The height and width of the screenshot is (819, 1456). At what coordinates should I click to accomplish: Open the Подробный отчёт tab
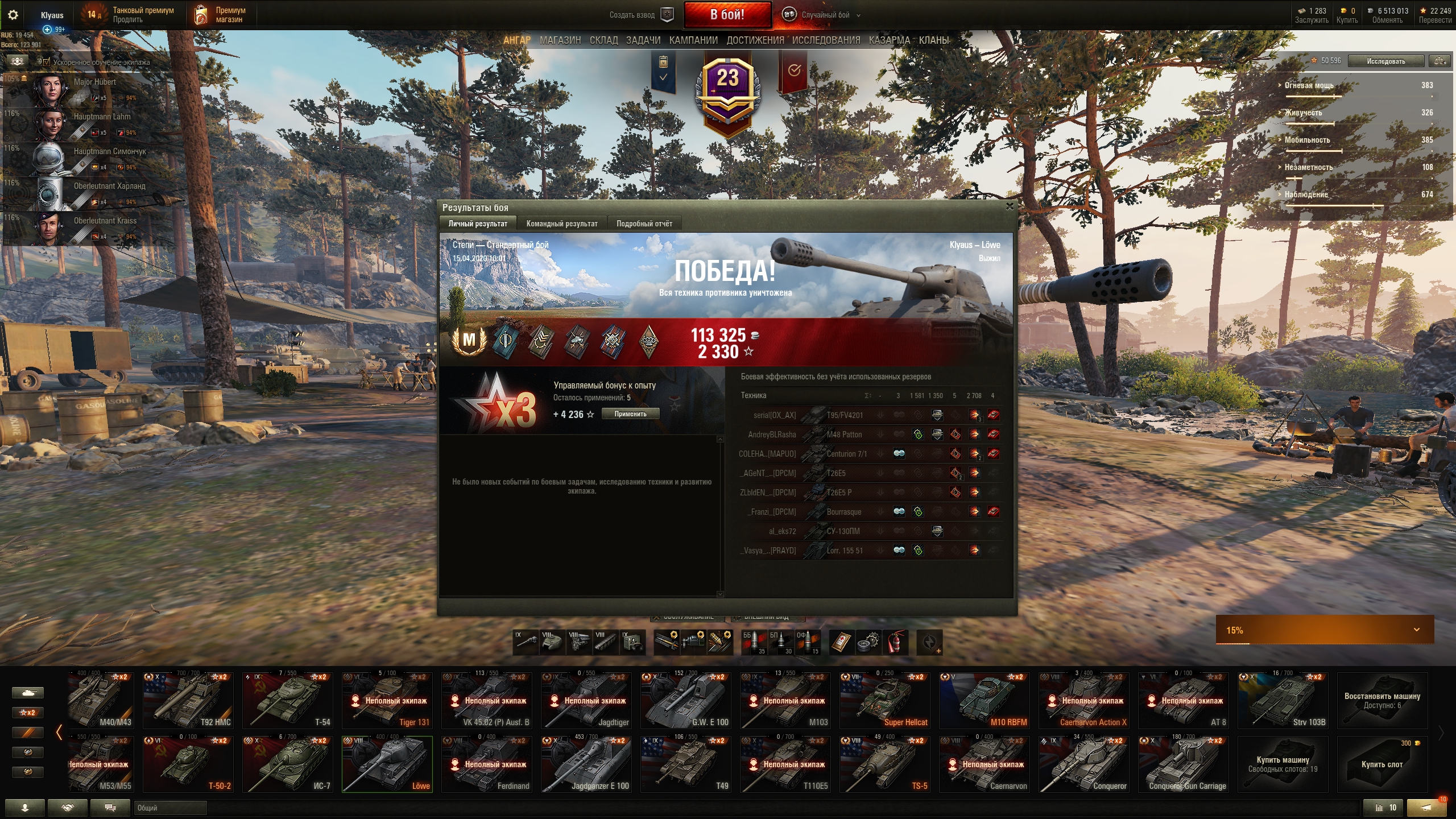[644, 224]
